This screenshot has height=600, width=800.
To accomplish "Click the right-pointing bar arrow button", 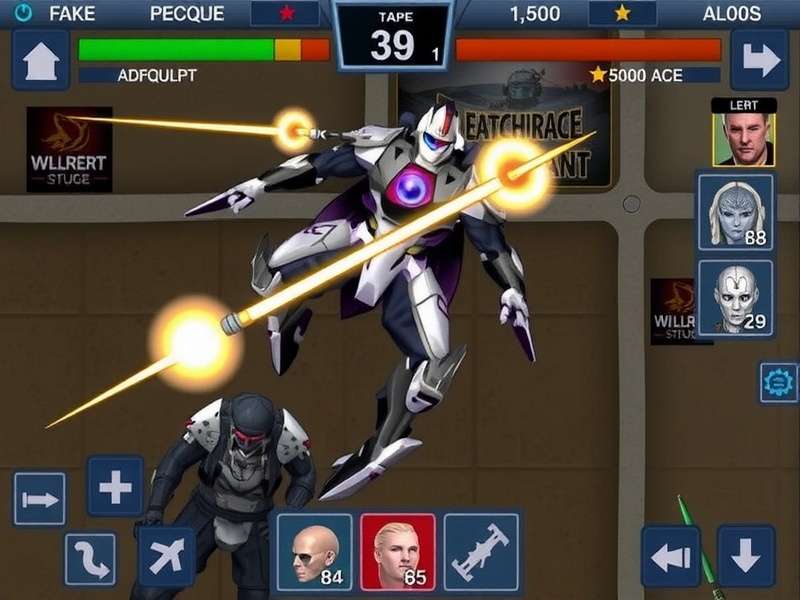I will [x=40, y=499].
